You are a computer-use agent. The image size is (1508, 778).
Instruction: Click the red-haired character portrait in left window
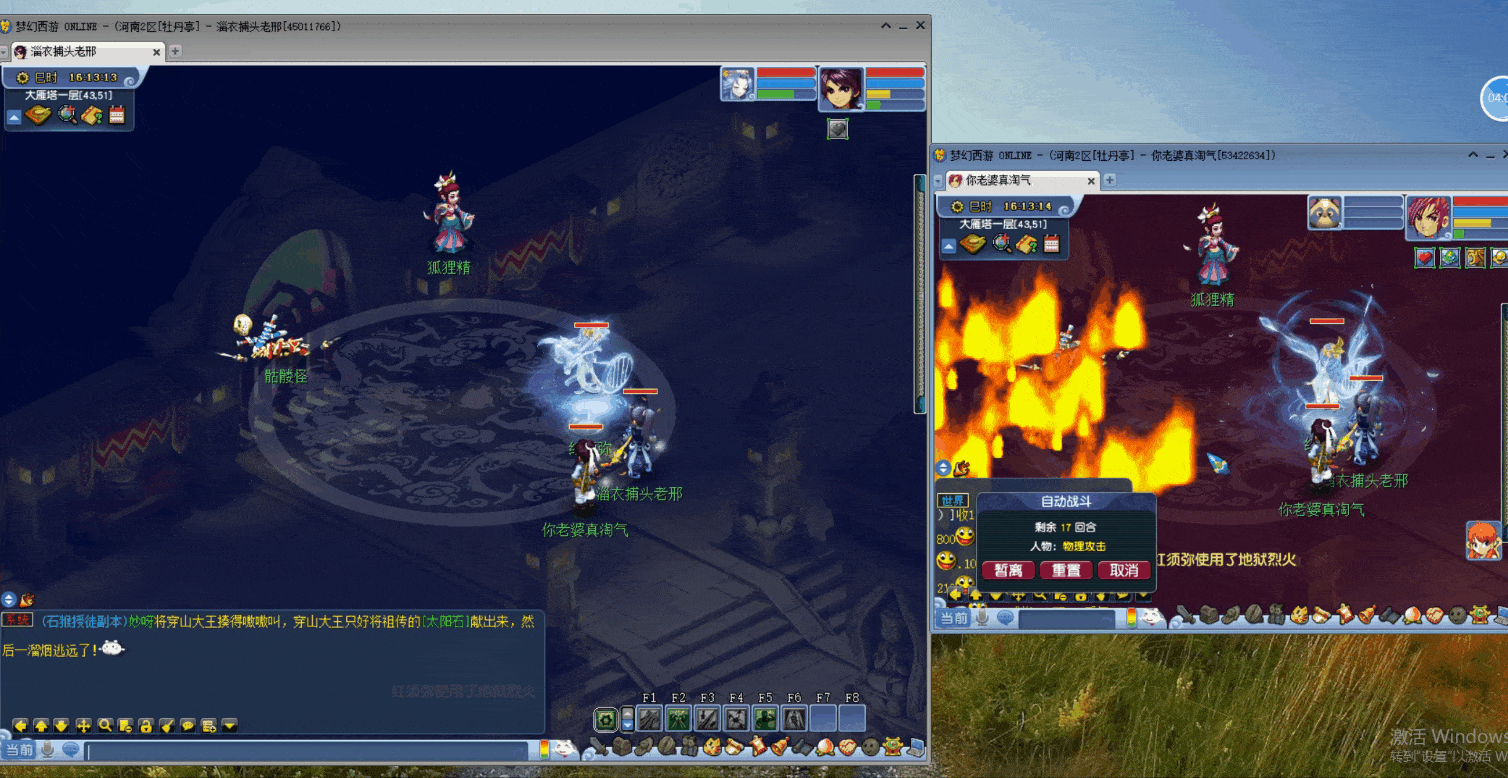pyautogui.click(x=840, y=87)
